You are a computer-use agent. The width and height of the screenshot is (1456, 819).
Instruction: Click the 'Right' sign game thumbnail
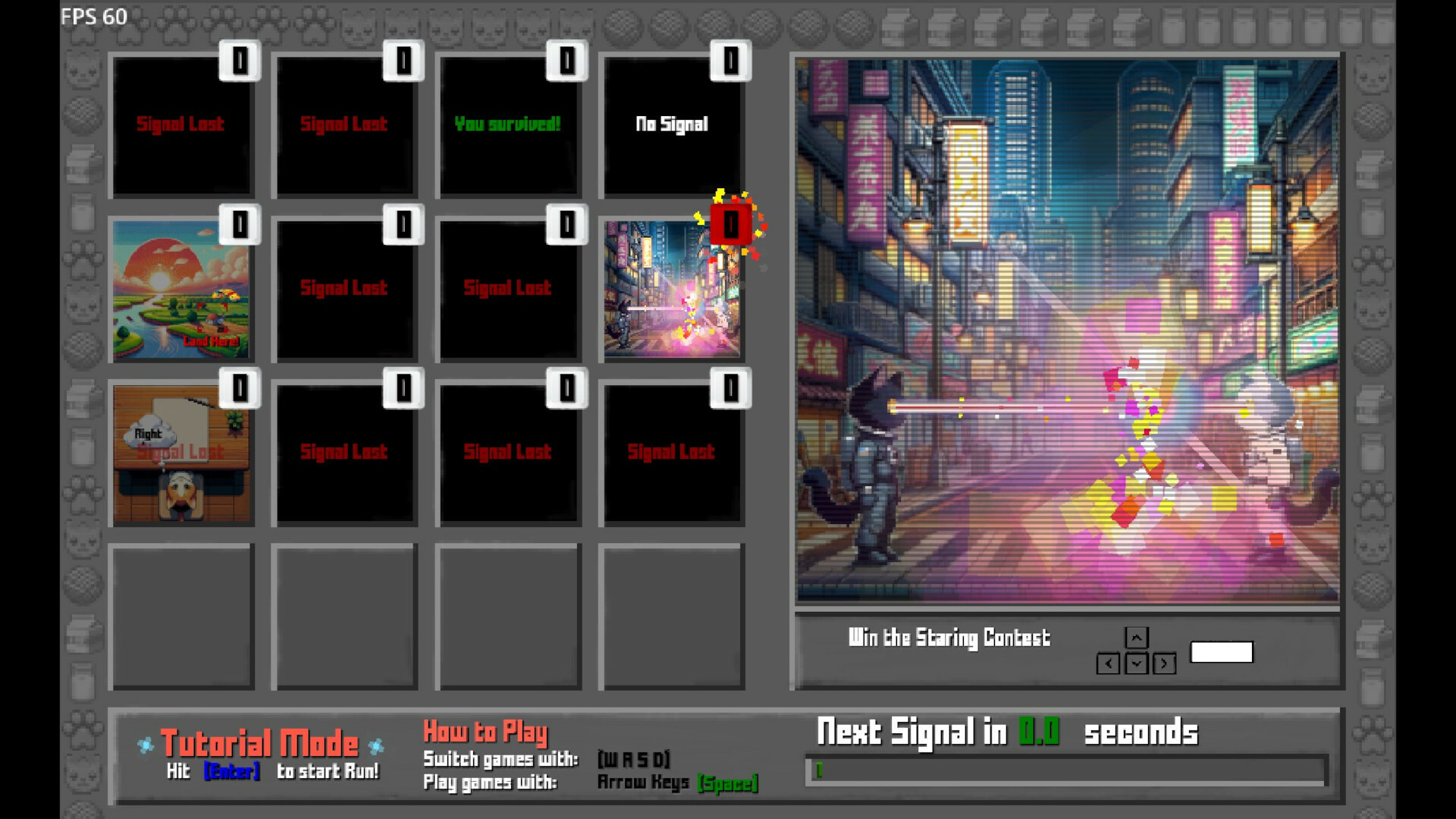tap(182, 451)
